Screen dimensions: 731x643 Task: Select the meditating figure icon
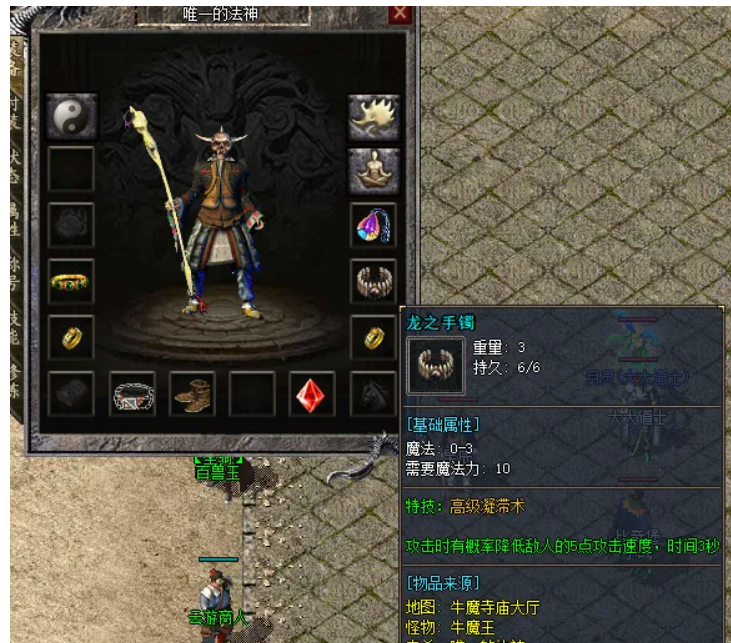coord(373,171)
